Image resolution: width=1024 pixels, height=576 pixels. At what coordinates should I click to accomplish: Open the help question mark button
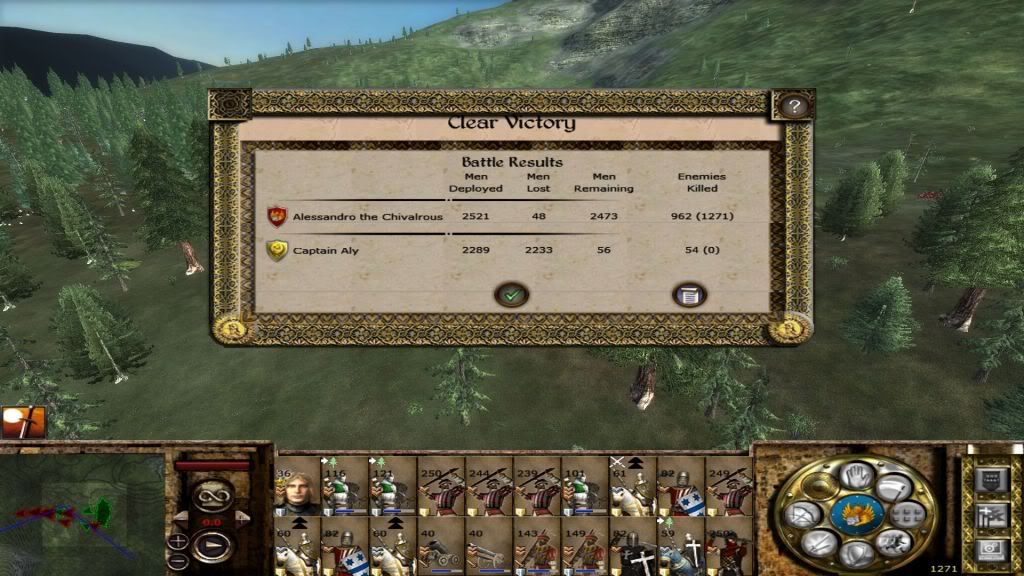coord(794,107)
